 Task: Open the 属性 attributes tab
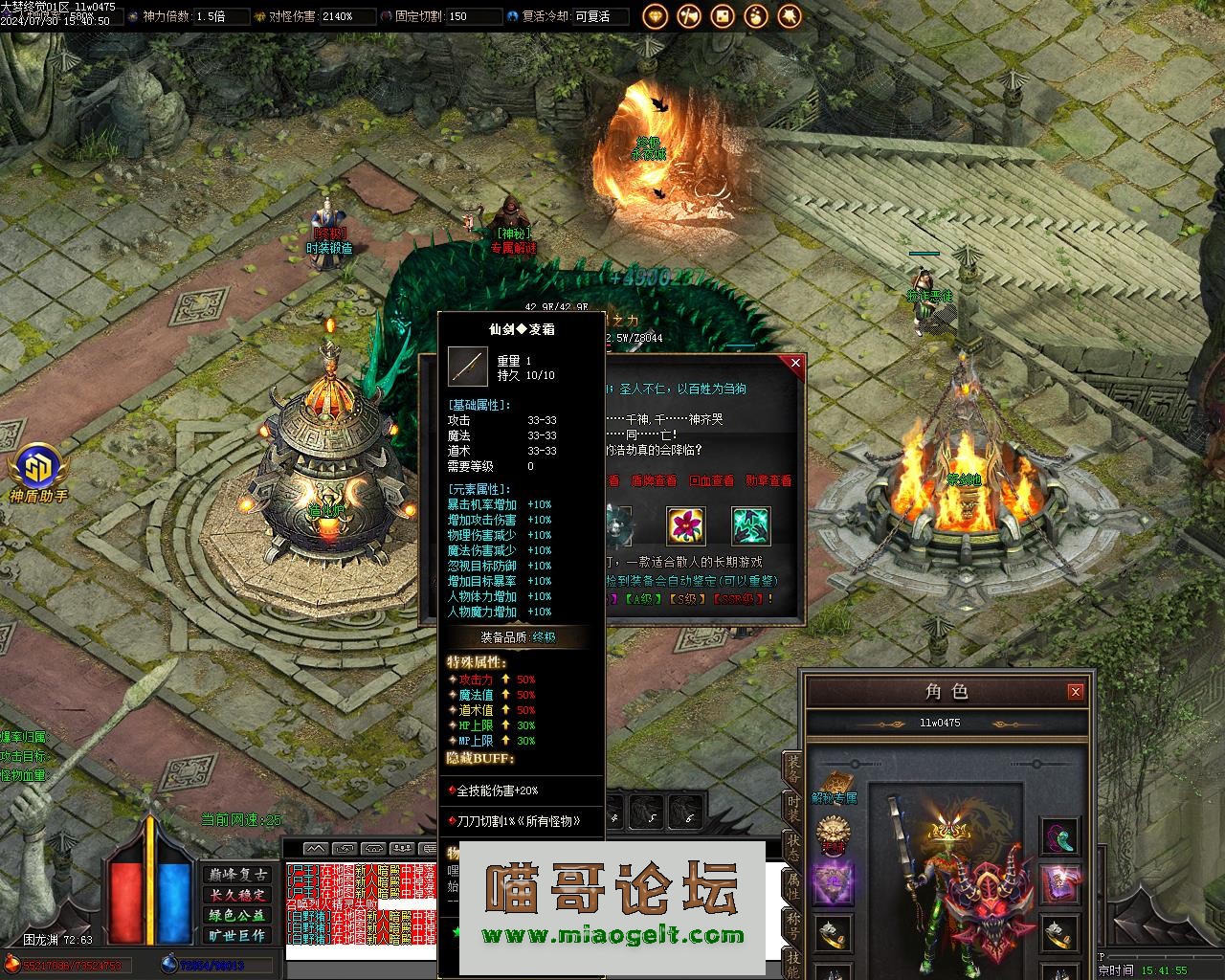click(792, 885)
